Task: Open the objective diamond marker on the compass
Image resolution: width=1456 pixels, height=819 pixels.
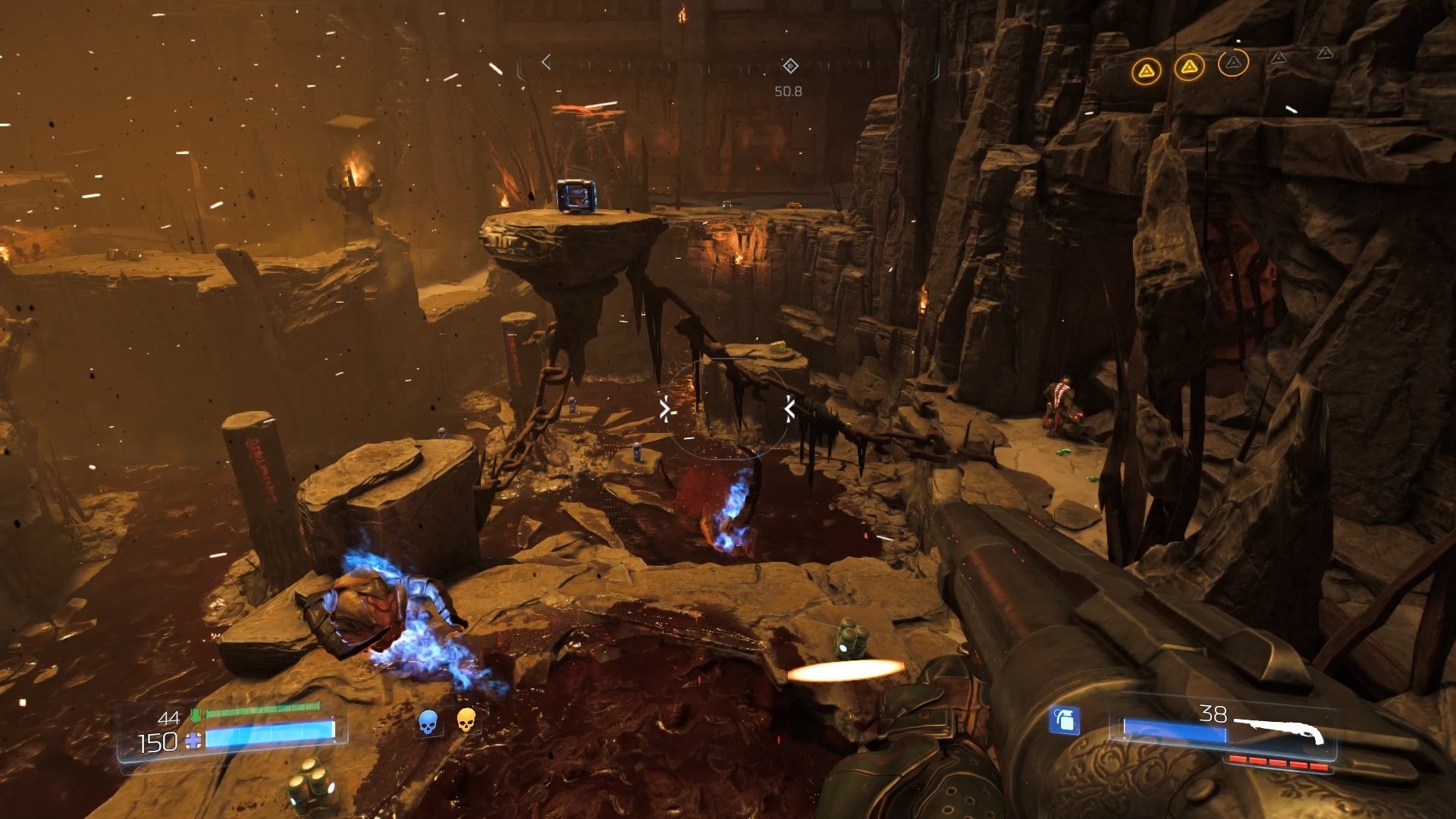Action: (x=790, y=67)
